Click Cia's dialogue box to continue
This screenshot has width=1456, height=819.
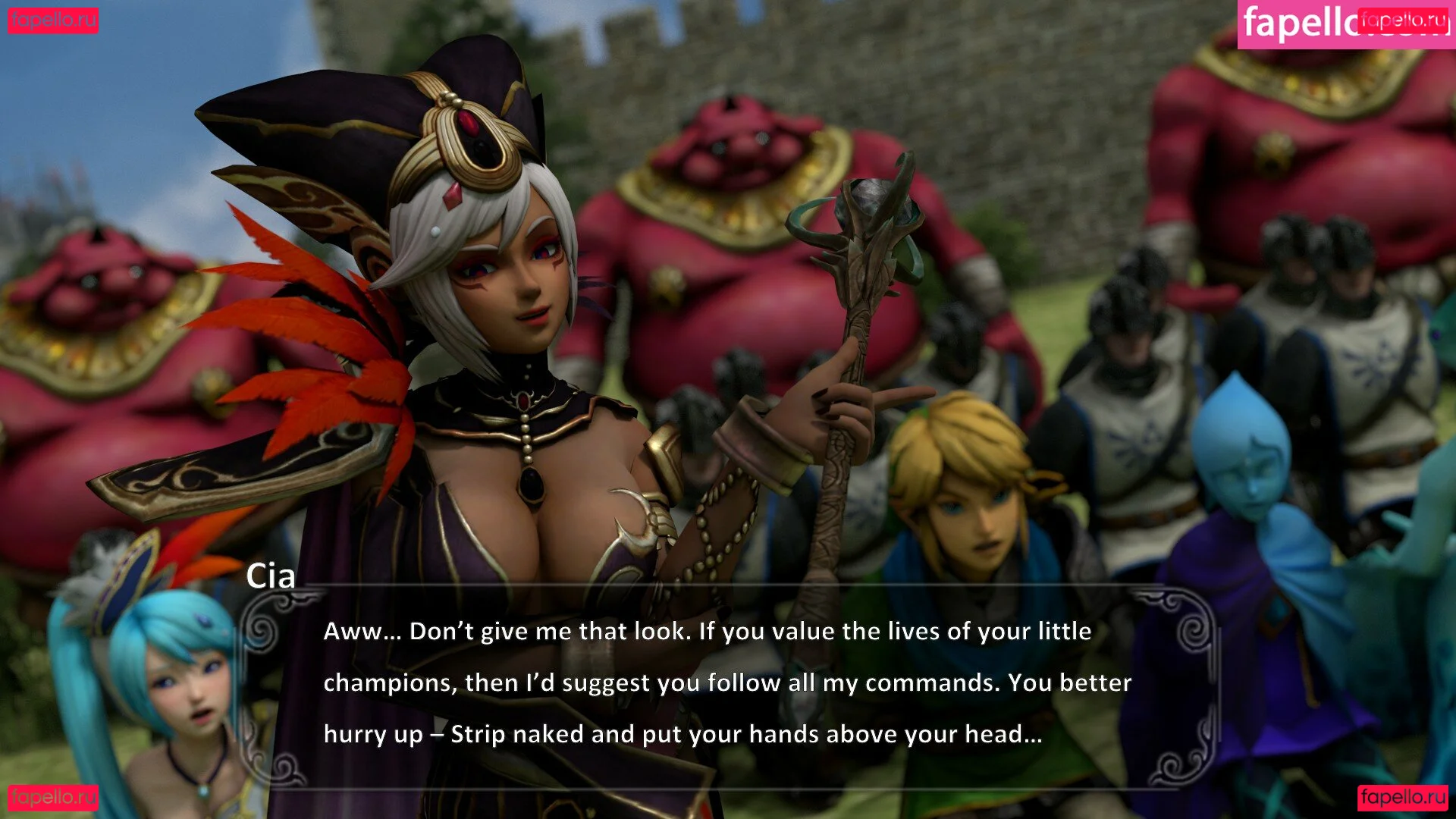(x=728, y=682)
